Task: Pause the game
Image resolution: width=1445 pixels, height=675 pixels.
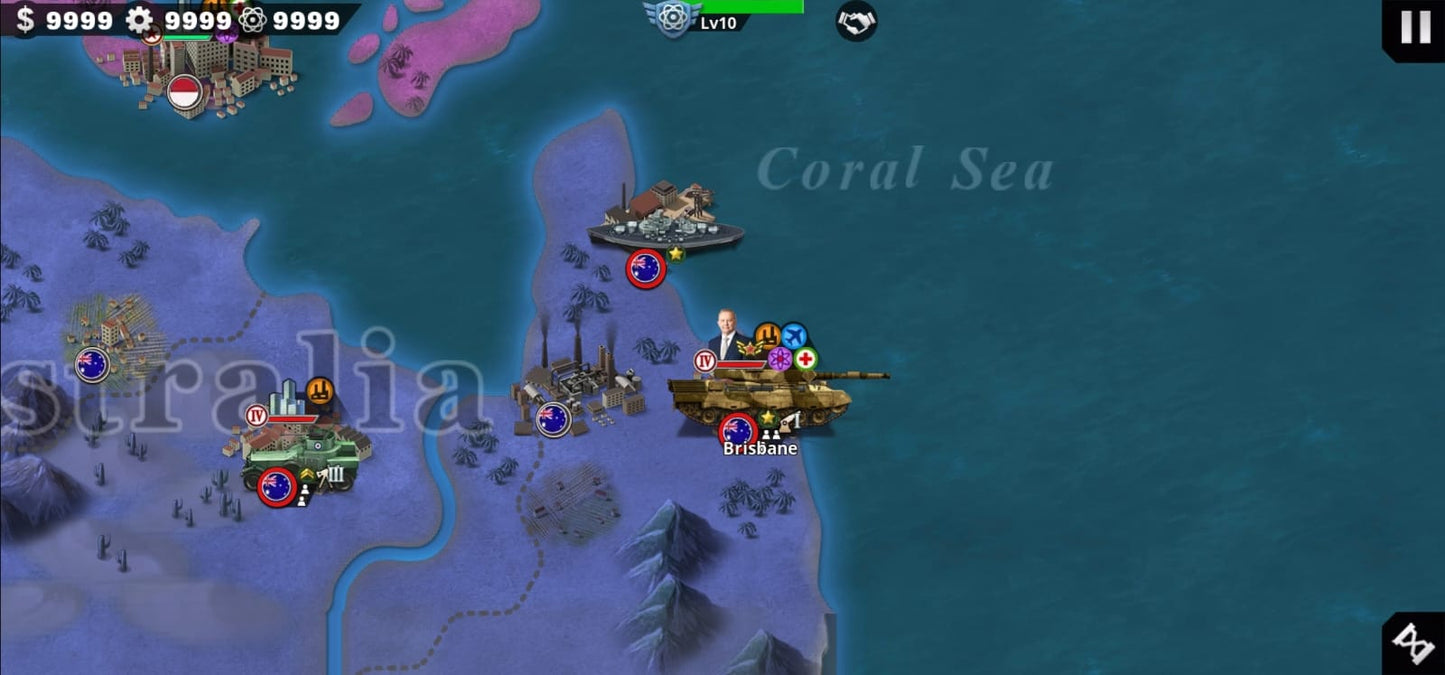Action: pos(1415,27)
